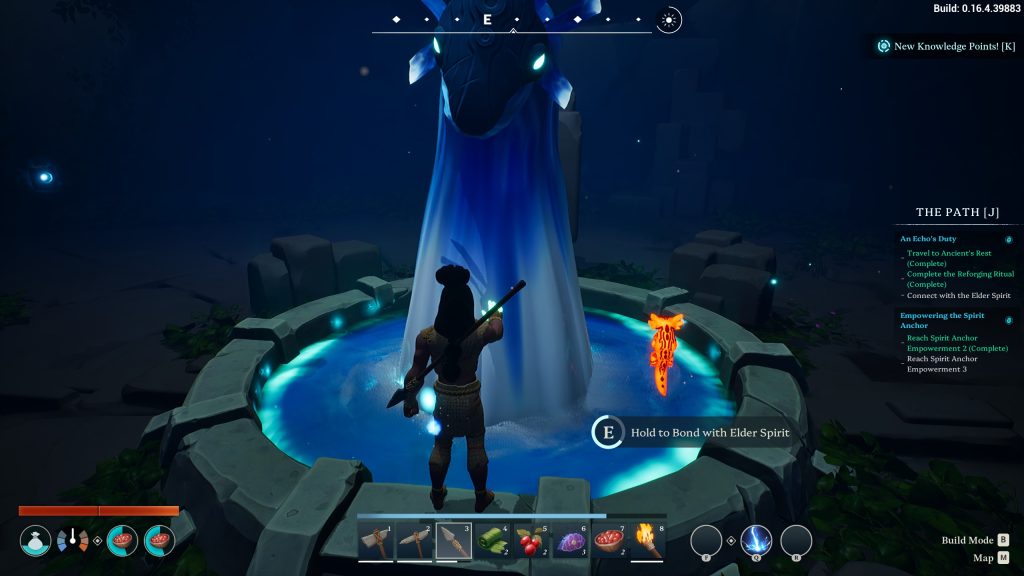Select the purple shell item slot
The image size is (1024, 576).
coord(571,540)
